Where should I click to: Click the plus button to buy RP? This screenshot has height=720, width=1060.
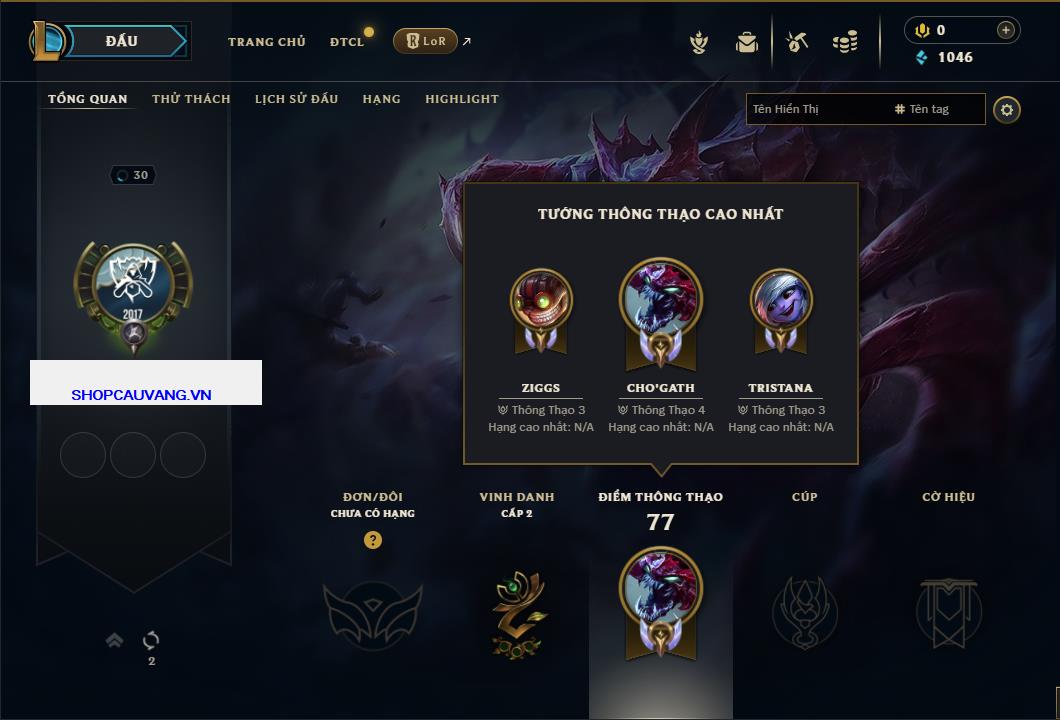coord(1006,30)
